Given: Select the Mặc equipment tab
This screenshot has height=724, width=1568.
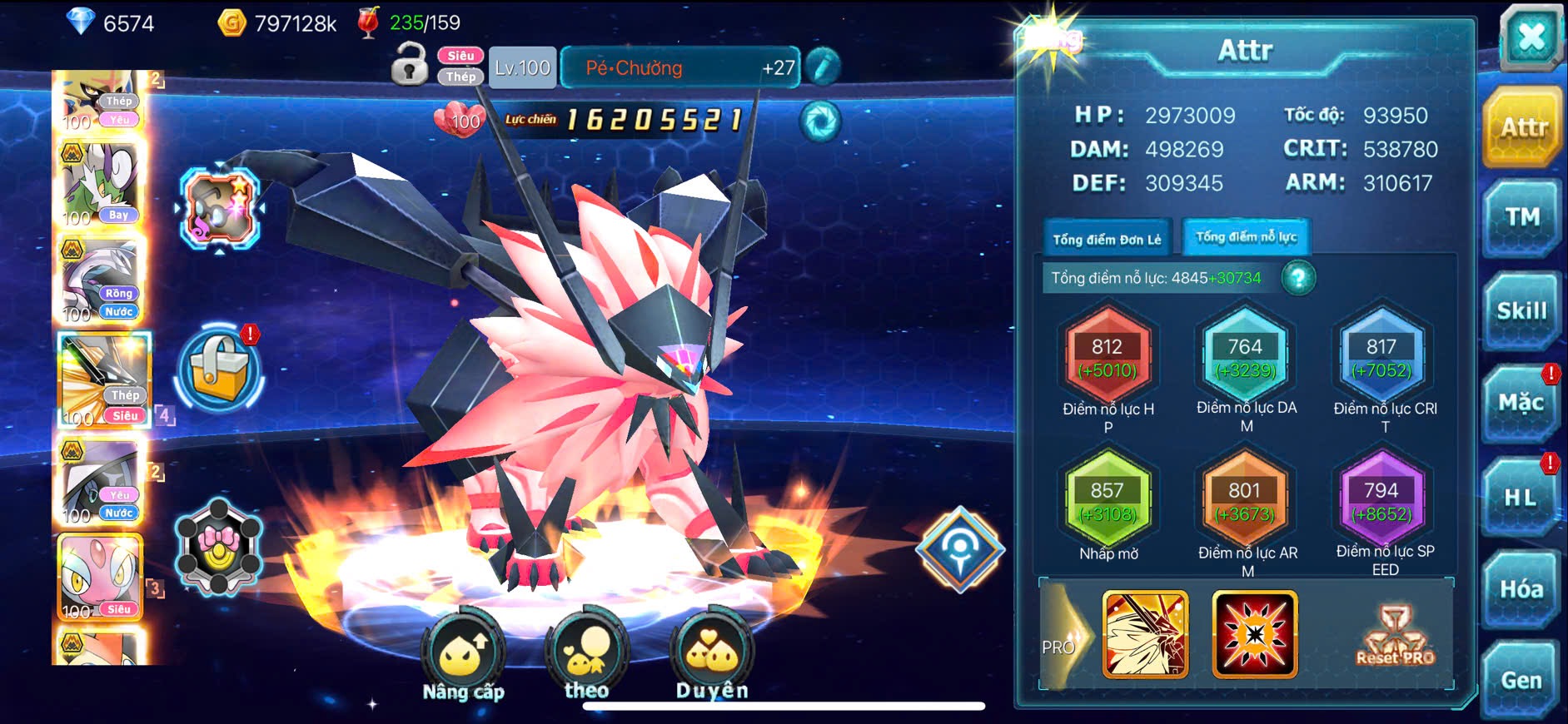Looking at the screenshot, I should 1521,404.
